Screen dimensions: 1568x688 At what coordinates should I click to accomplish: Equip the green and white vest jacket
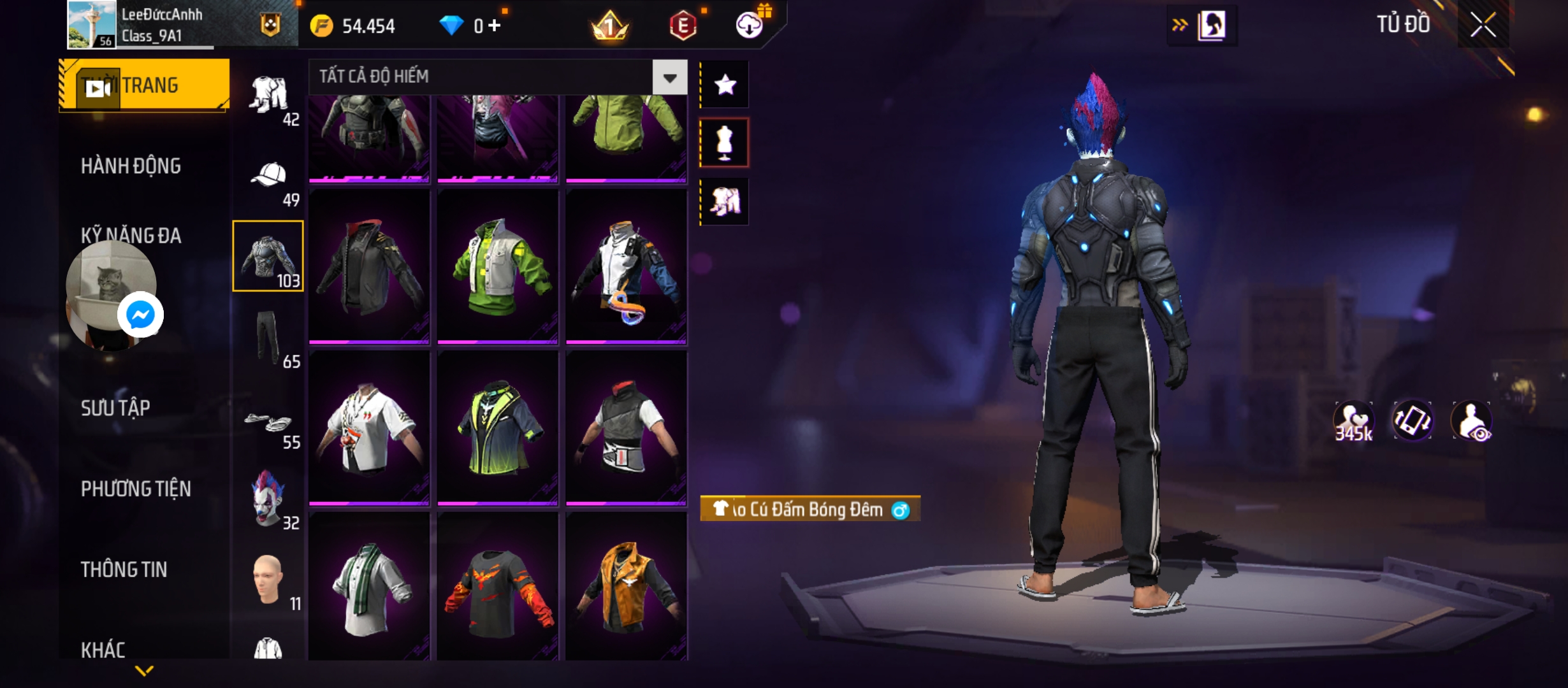click(497, 268)
